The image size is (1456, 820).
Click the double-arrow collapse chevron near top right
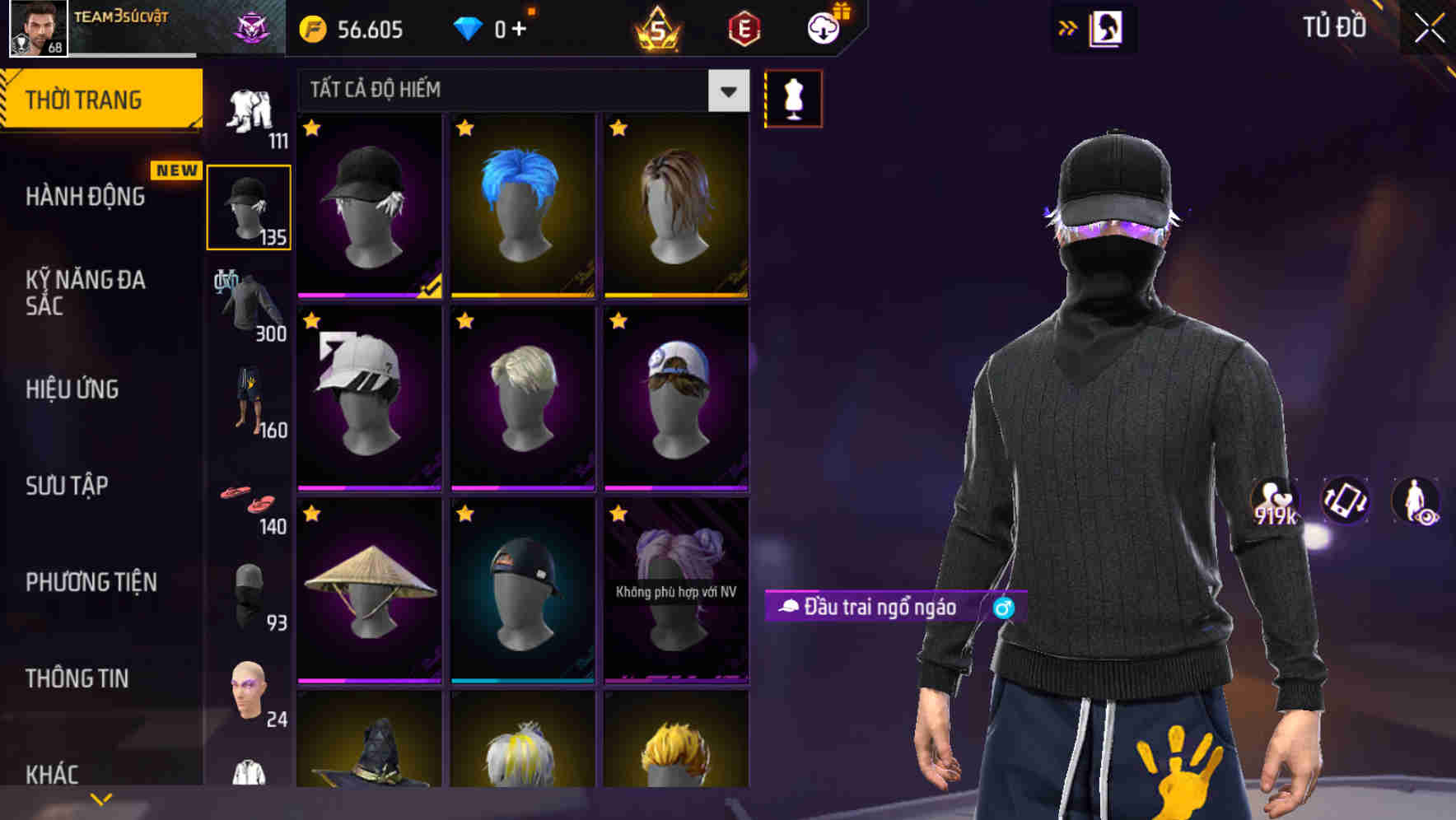click(1068, 27)
